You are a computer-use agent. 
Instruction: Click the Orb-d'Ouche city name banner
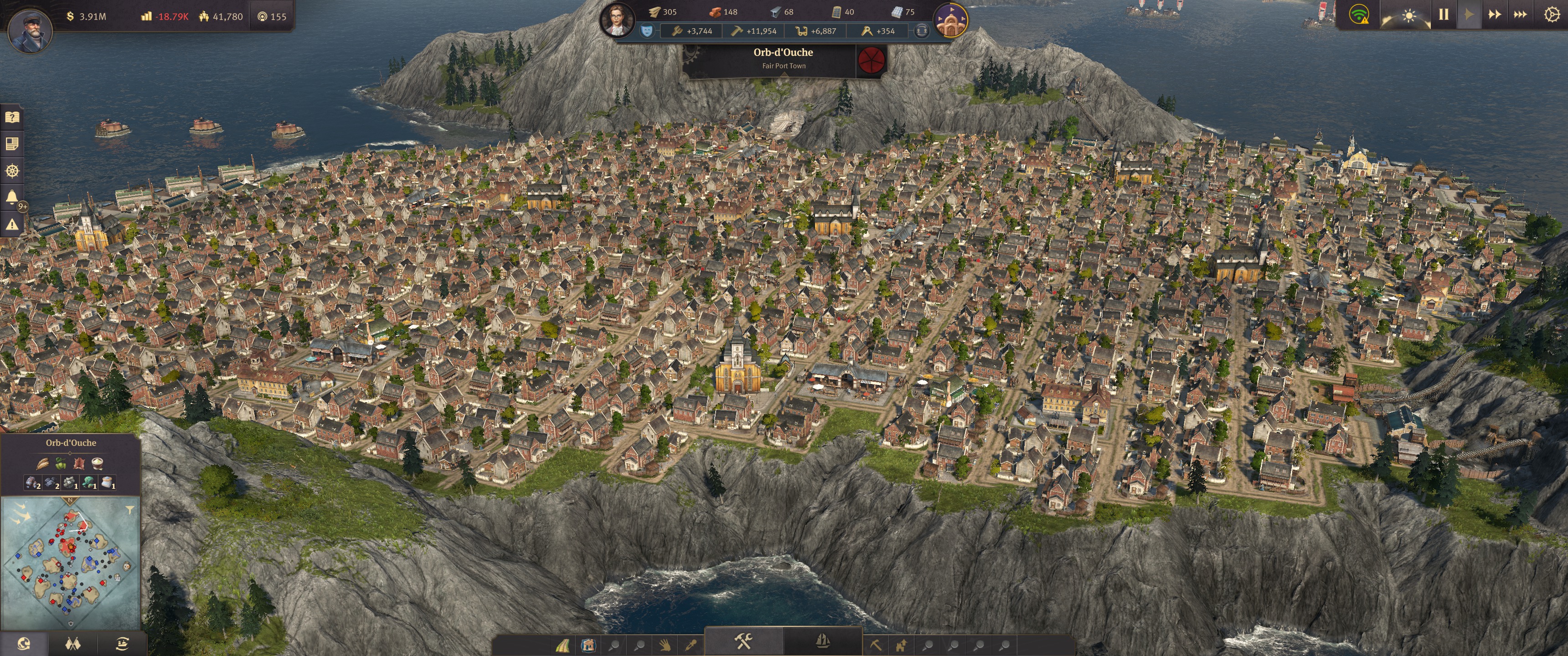click(784, 52)
